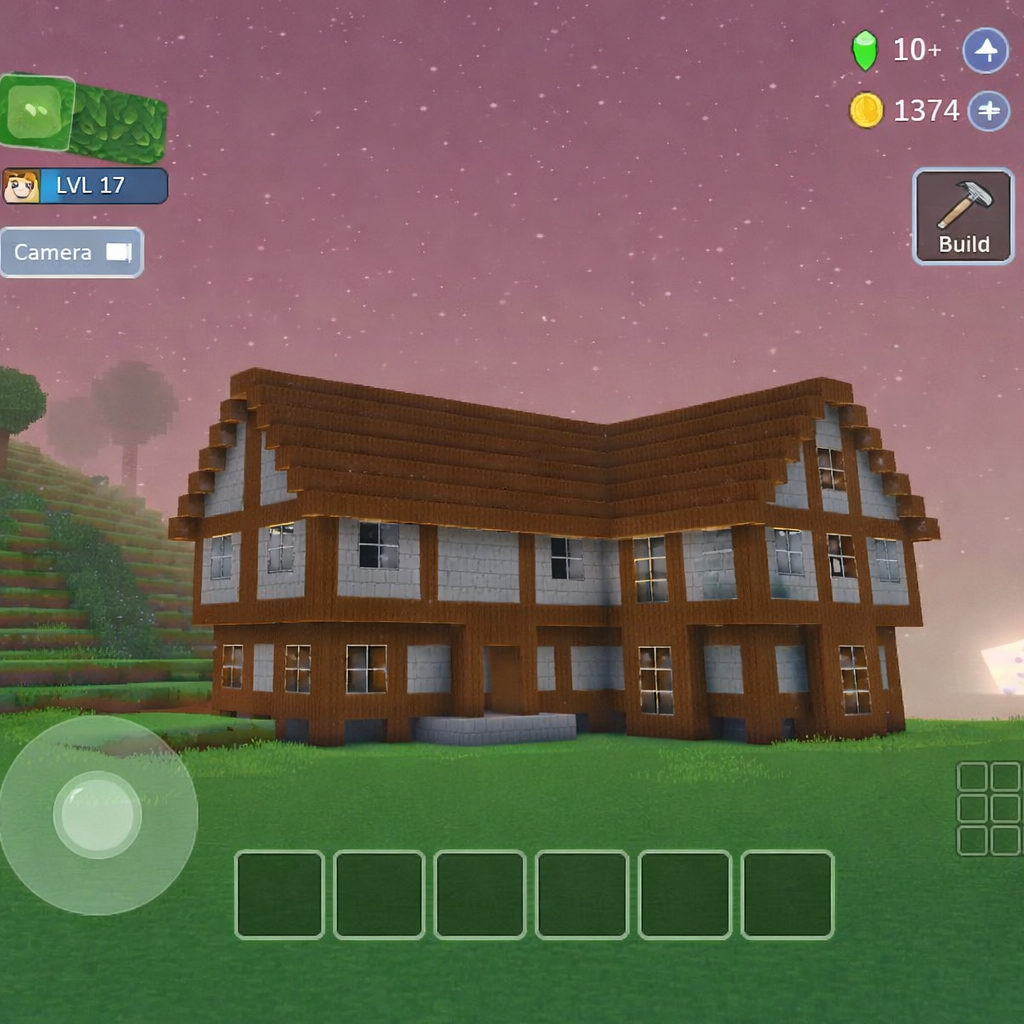
Task: Tap the virtual joystick thumb pad
Action: [x=97, y=814]
